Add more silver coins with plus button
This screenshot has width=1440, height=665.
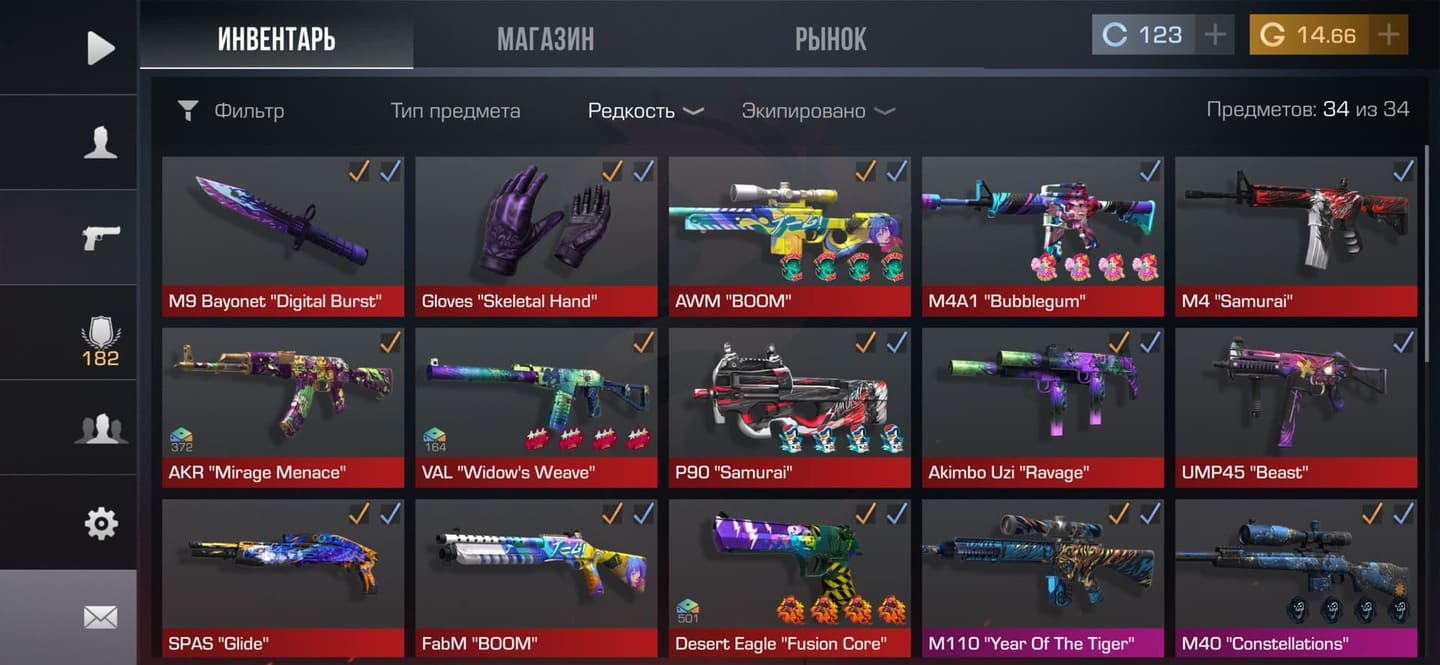point(1215,35)
